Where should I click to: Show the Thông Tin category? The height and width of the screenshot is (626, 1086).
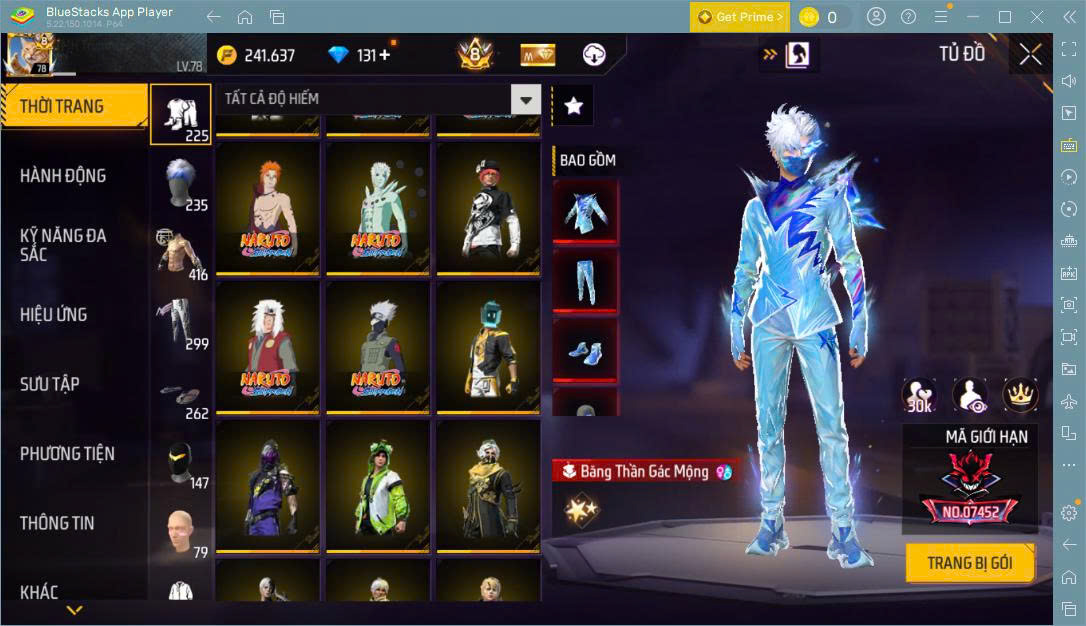click(x=57, y=523)
